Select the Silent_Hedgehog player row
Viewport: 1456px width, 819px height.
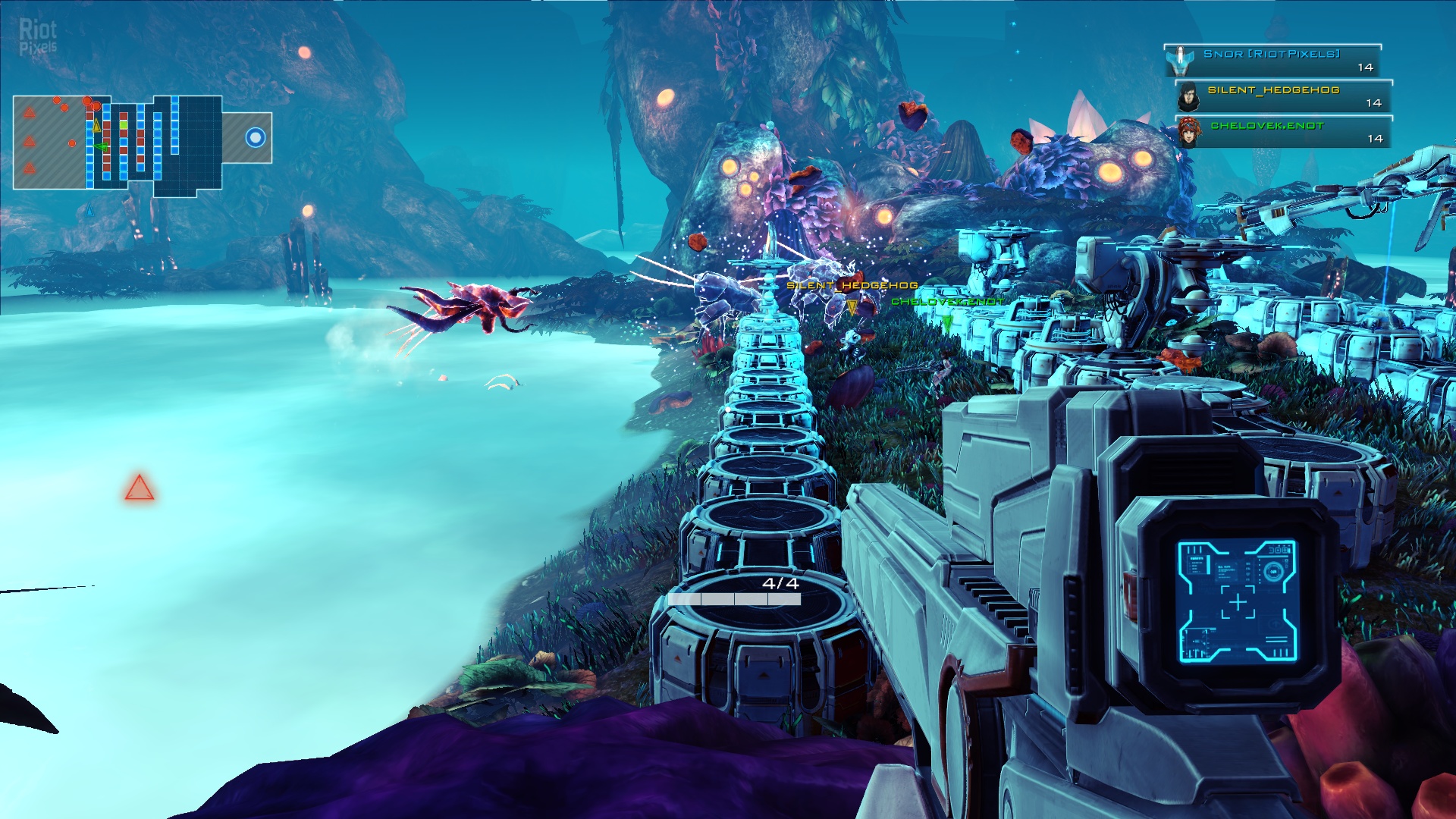point(1283,96)
